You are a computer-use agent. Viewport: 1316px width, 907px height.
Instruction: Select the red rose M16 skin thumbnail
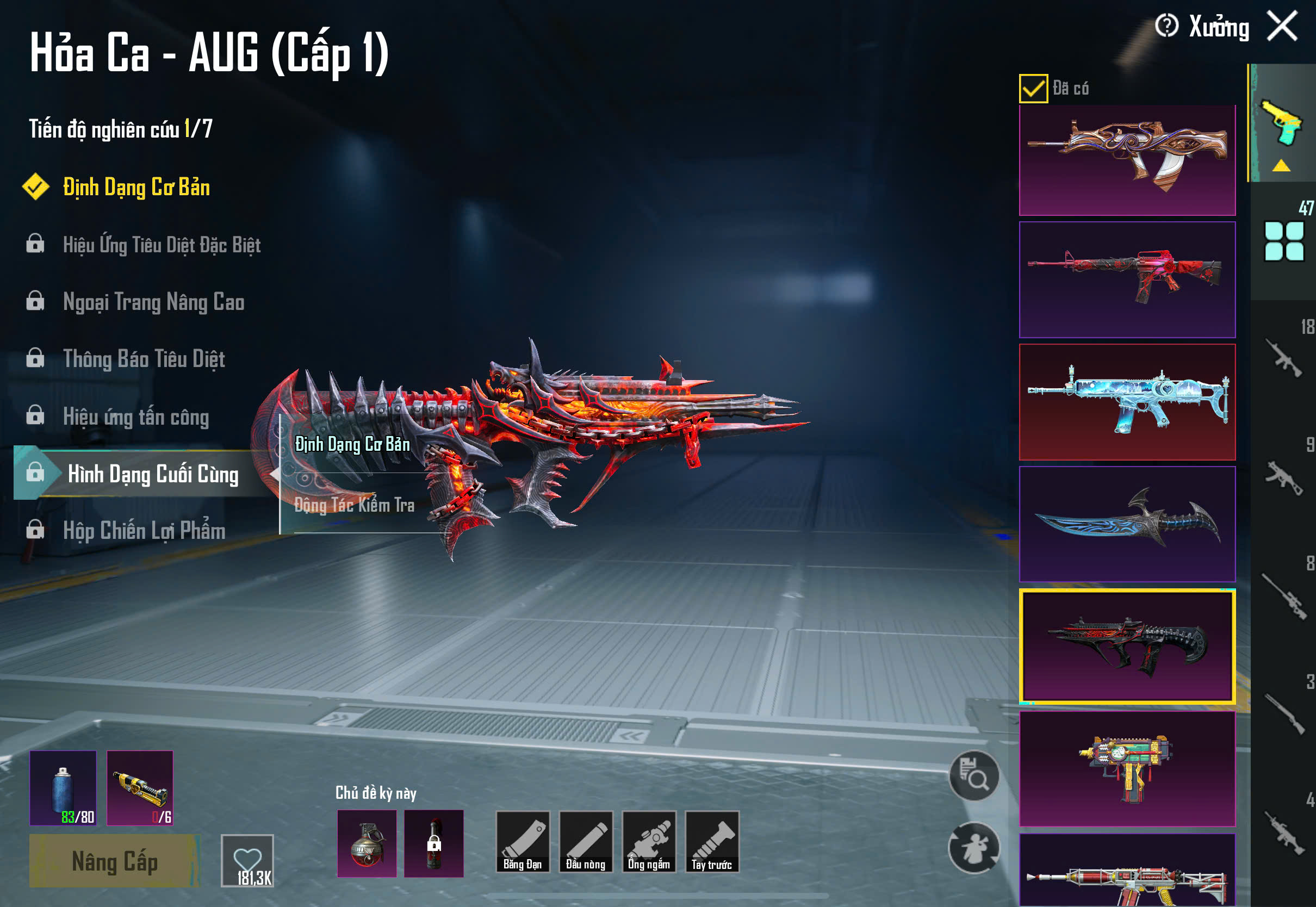[1127, 279]
